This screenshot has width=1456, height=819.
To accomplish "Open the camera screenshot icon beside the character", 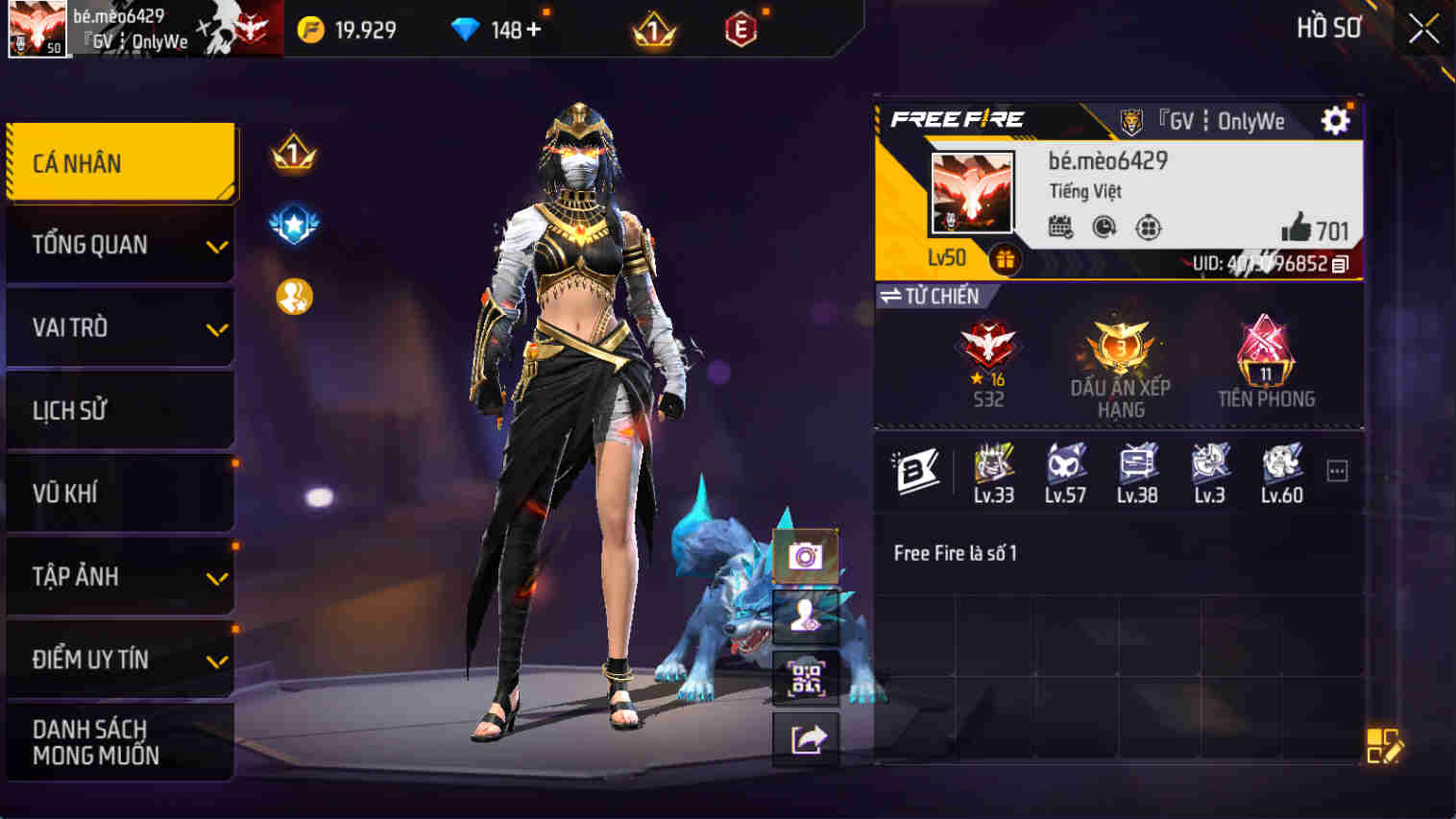I will tap(805, 555).
